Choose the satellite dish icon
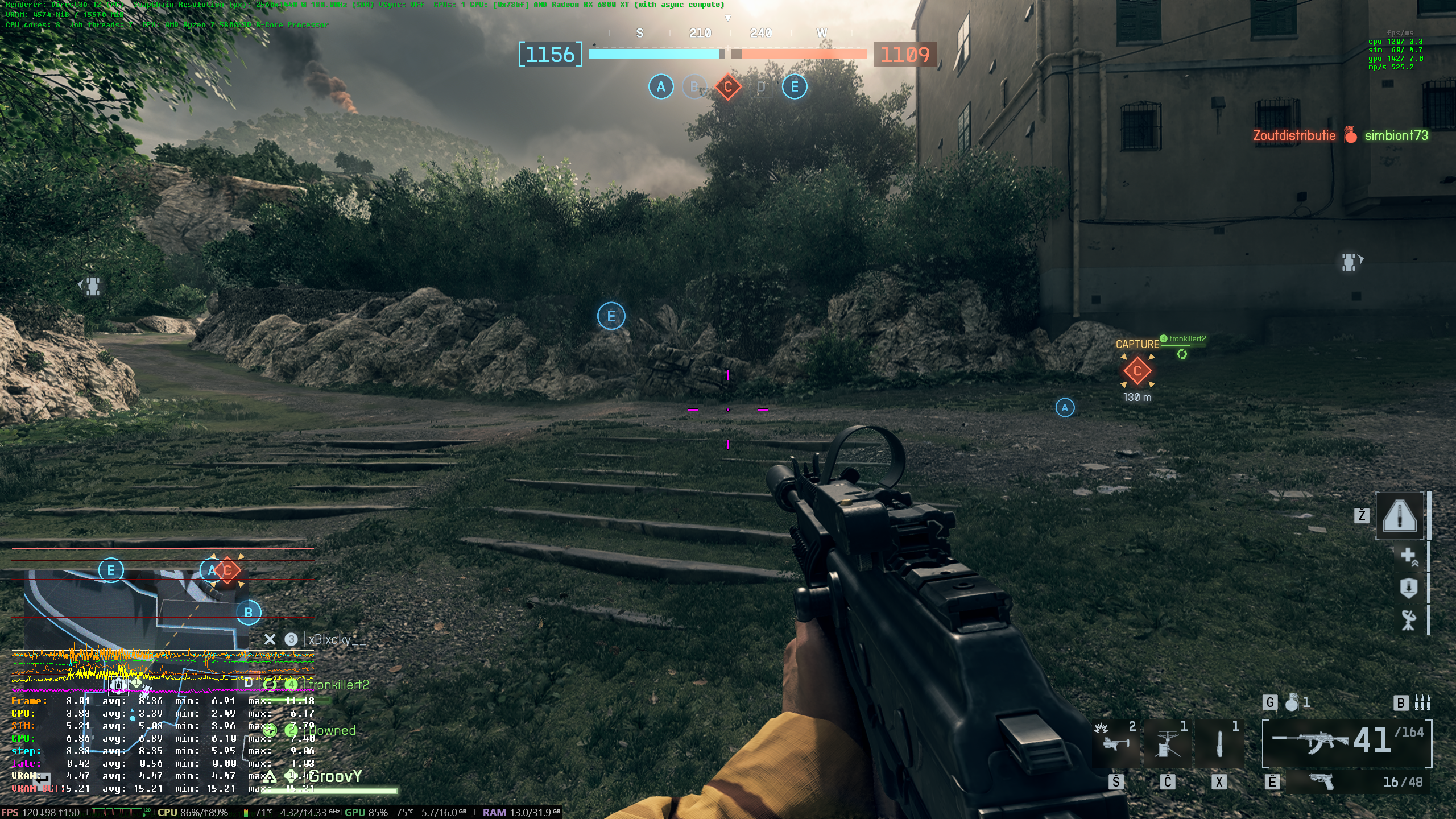 click(1408, 620)
